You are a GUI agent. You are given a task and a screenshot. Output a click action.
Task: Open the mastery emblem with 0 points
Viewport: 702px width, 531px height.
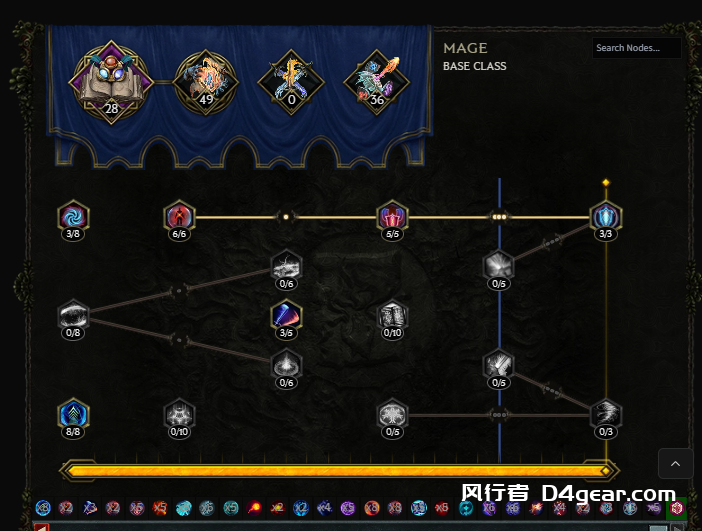[x=290, y=82]
